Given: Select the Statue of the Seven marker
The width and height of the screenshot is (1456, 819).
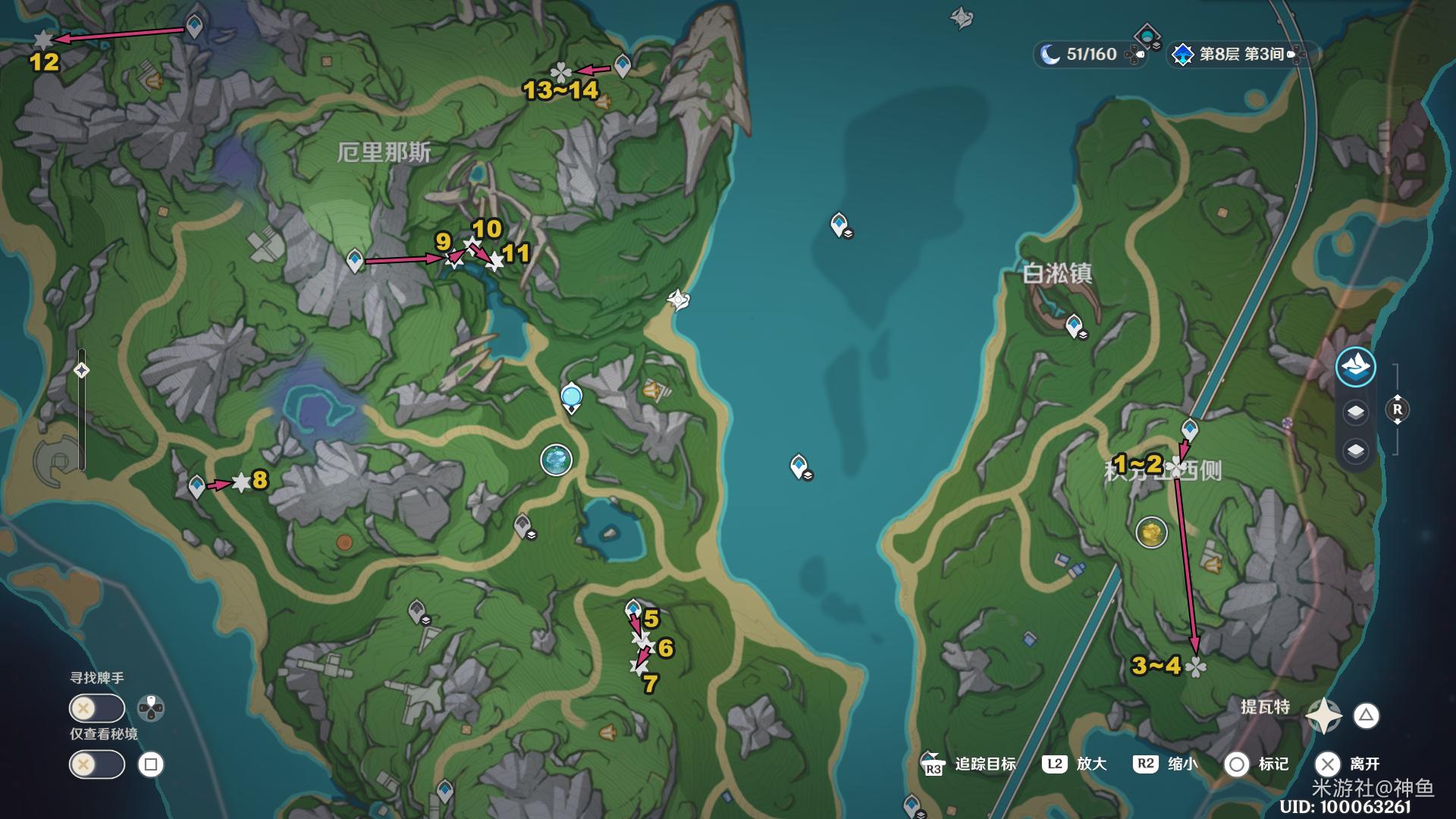Looking at the screenshot, I should [x=556, y=460].
